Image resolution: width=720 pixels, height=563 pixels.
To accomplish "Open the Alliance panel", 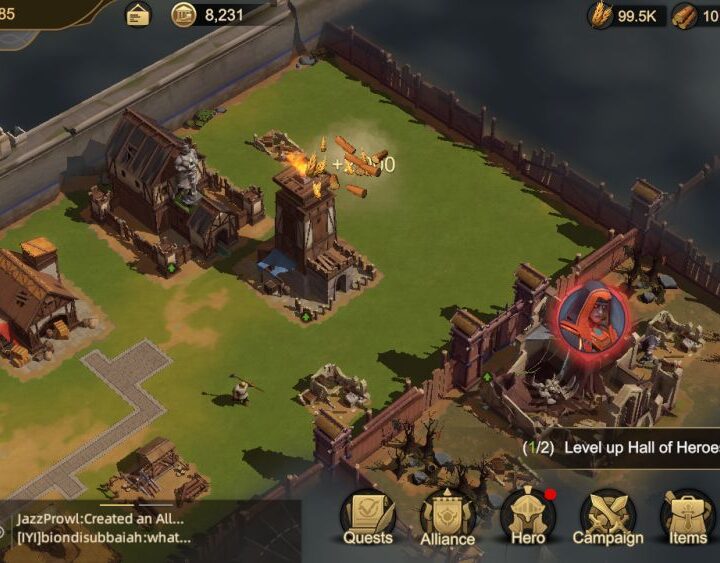I will [447, 515].
